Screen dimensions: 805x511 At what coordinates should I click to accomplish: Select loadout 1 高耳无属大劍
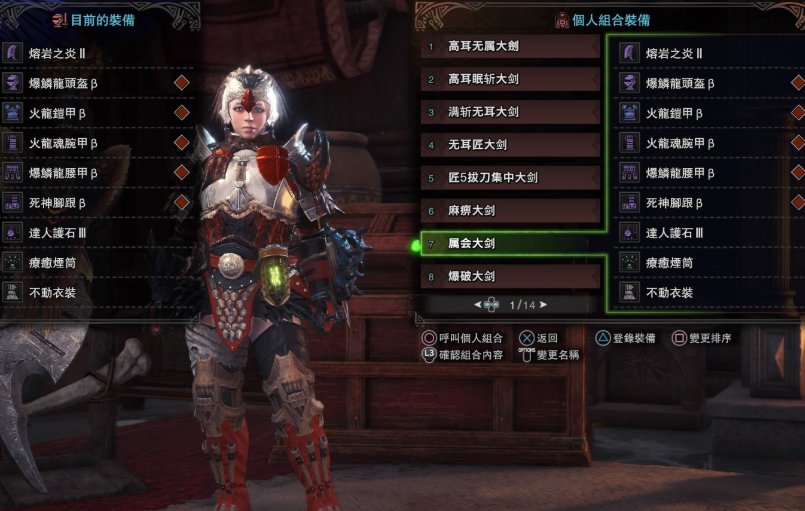pos(510,47)
